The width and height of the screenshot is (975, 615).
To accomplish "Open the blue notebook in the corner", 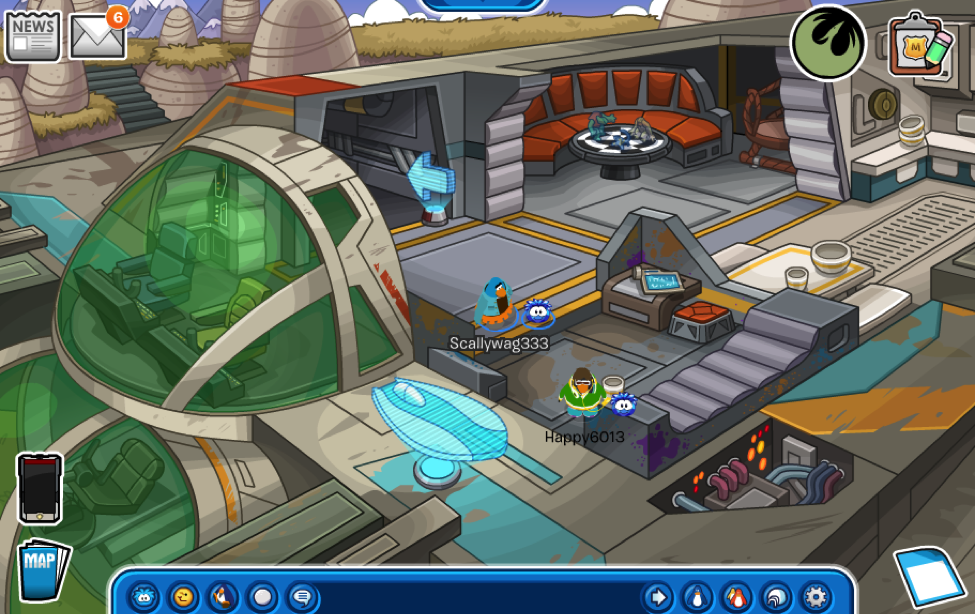I will (x=930, y=577).
